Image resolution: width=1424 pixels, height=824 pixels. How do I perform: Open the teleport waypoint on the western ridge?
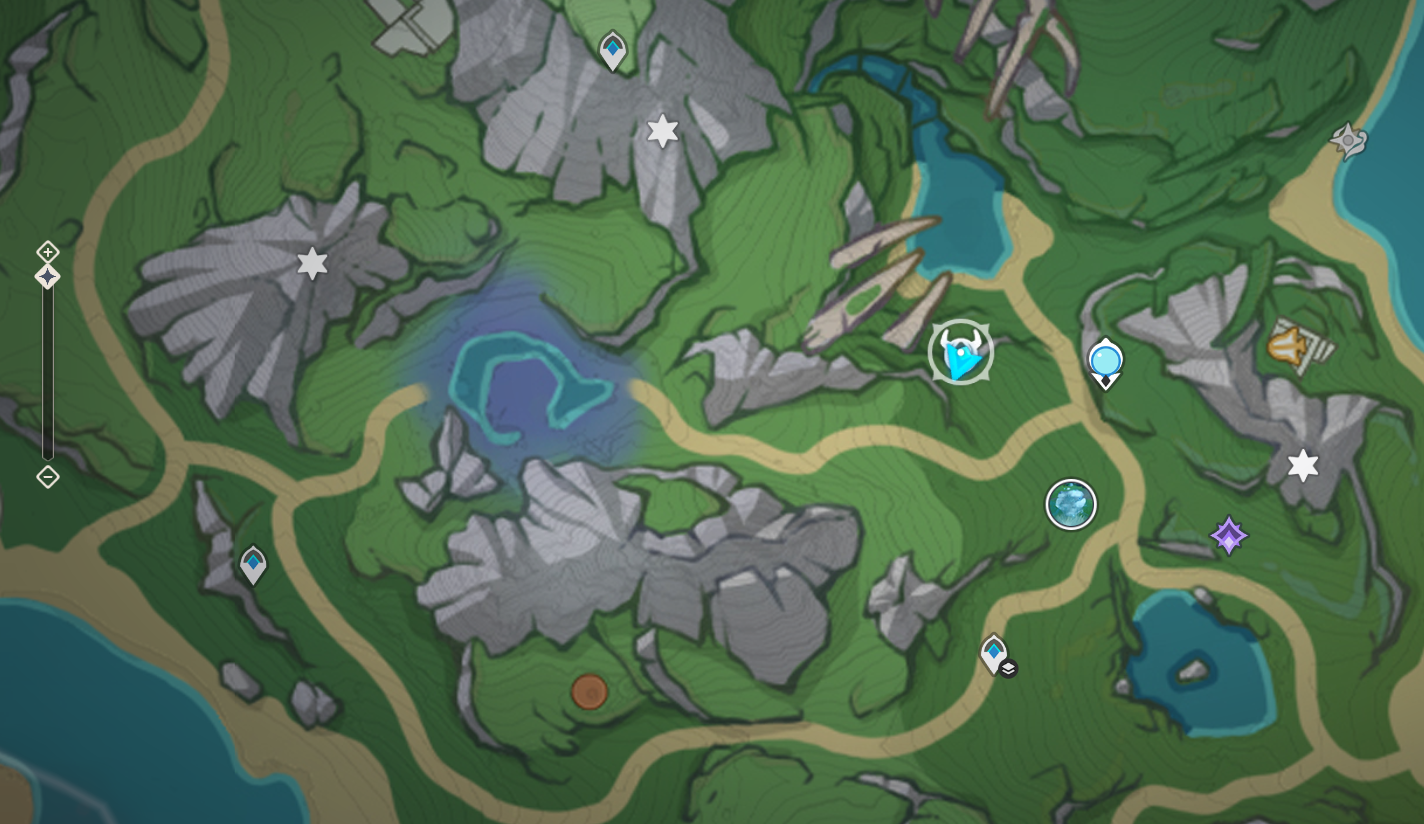pyautogui.click(x=253, y=563)
